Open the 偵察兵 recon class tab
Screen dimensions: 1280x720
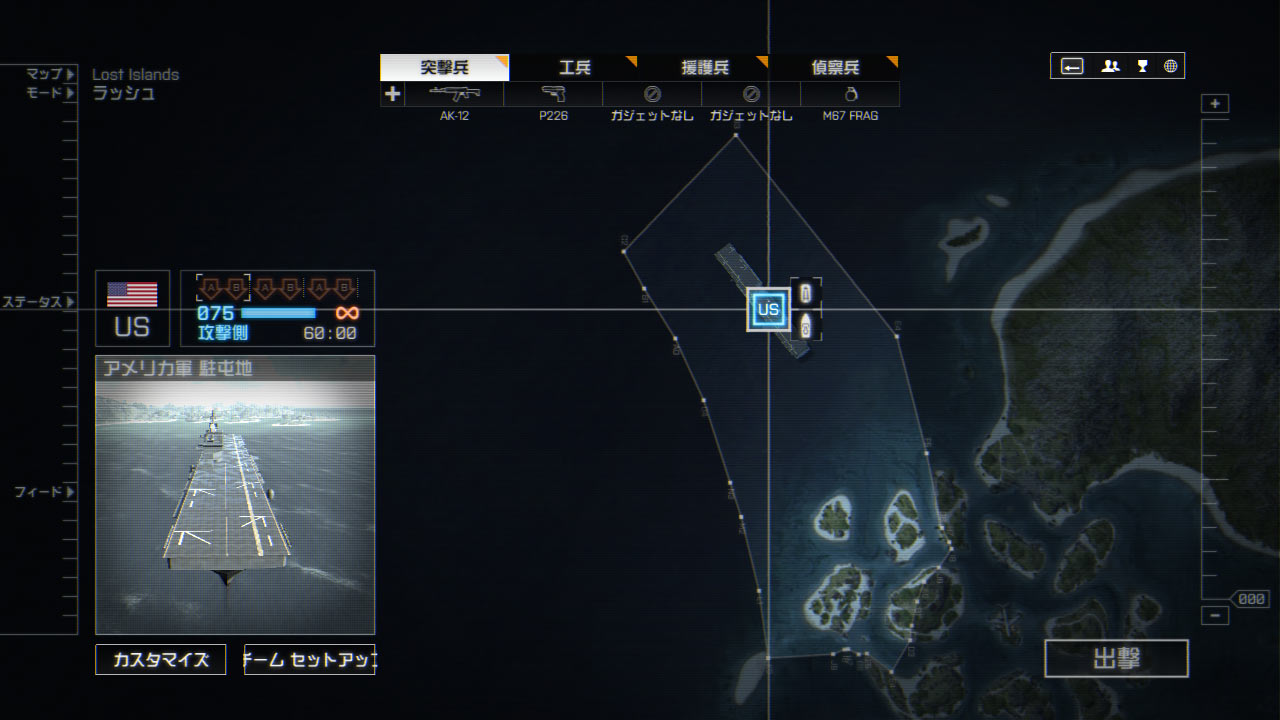pos(835,68)
